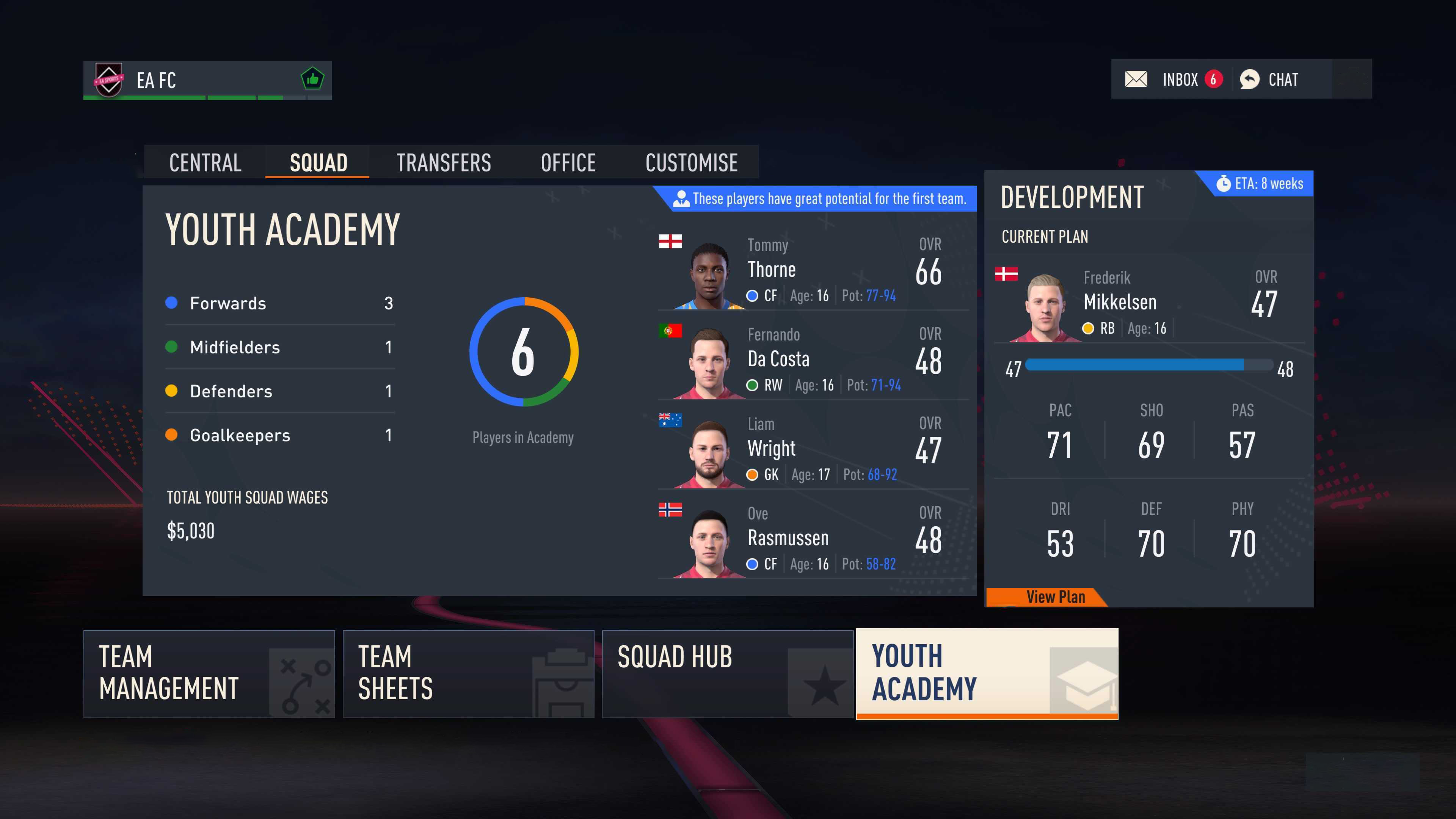This screenshot has width=1456, height=819.
Task: Open the Transfers tab
Action: tap(444, 163)
